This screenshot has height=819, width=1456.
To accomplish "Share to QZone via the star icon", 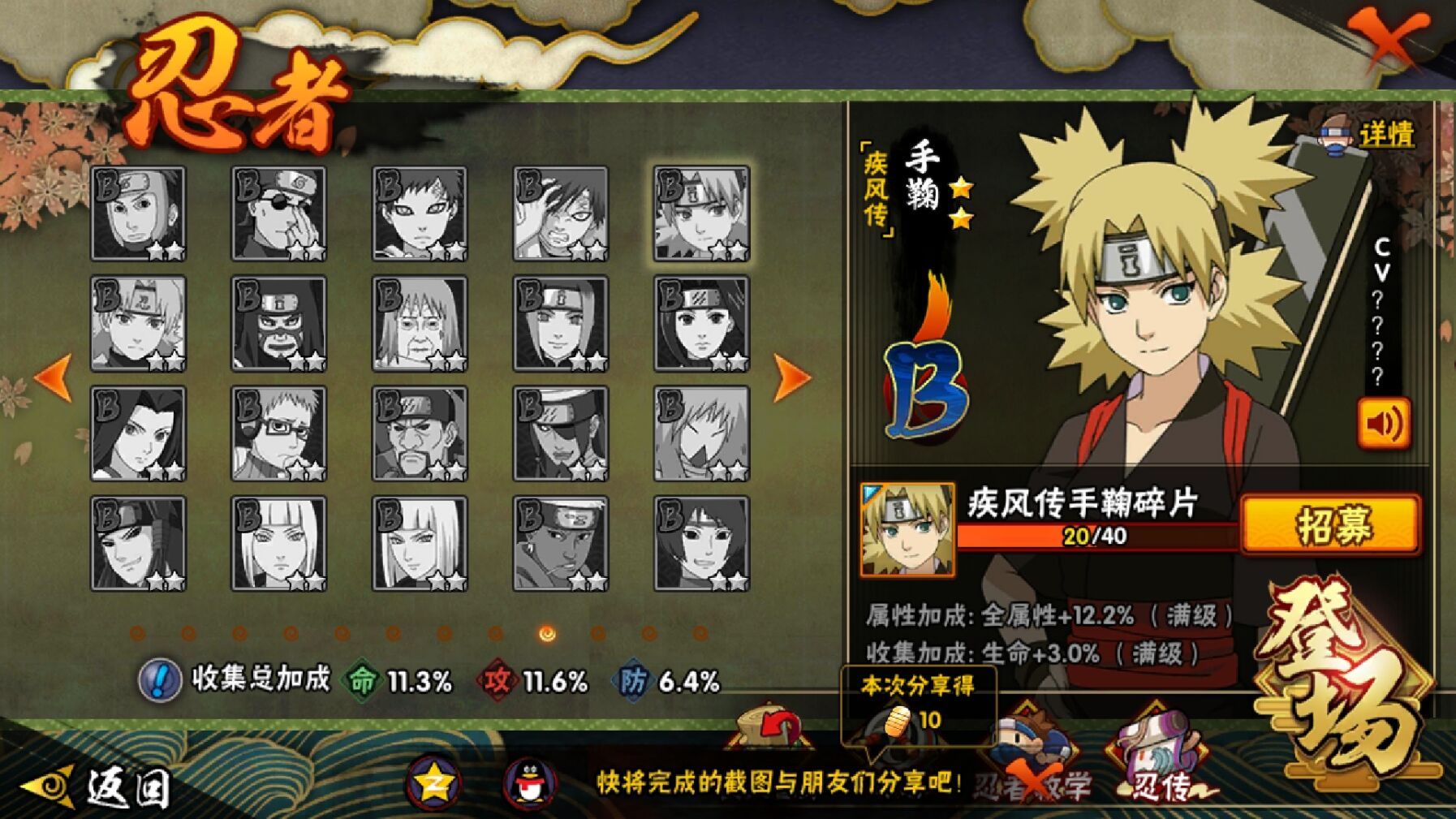I will [x=434, y=784].
